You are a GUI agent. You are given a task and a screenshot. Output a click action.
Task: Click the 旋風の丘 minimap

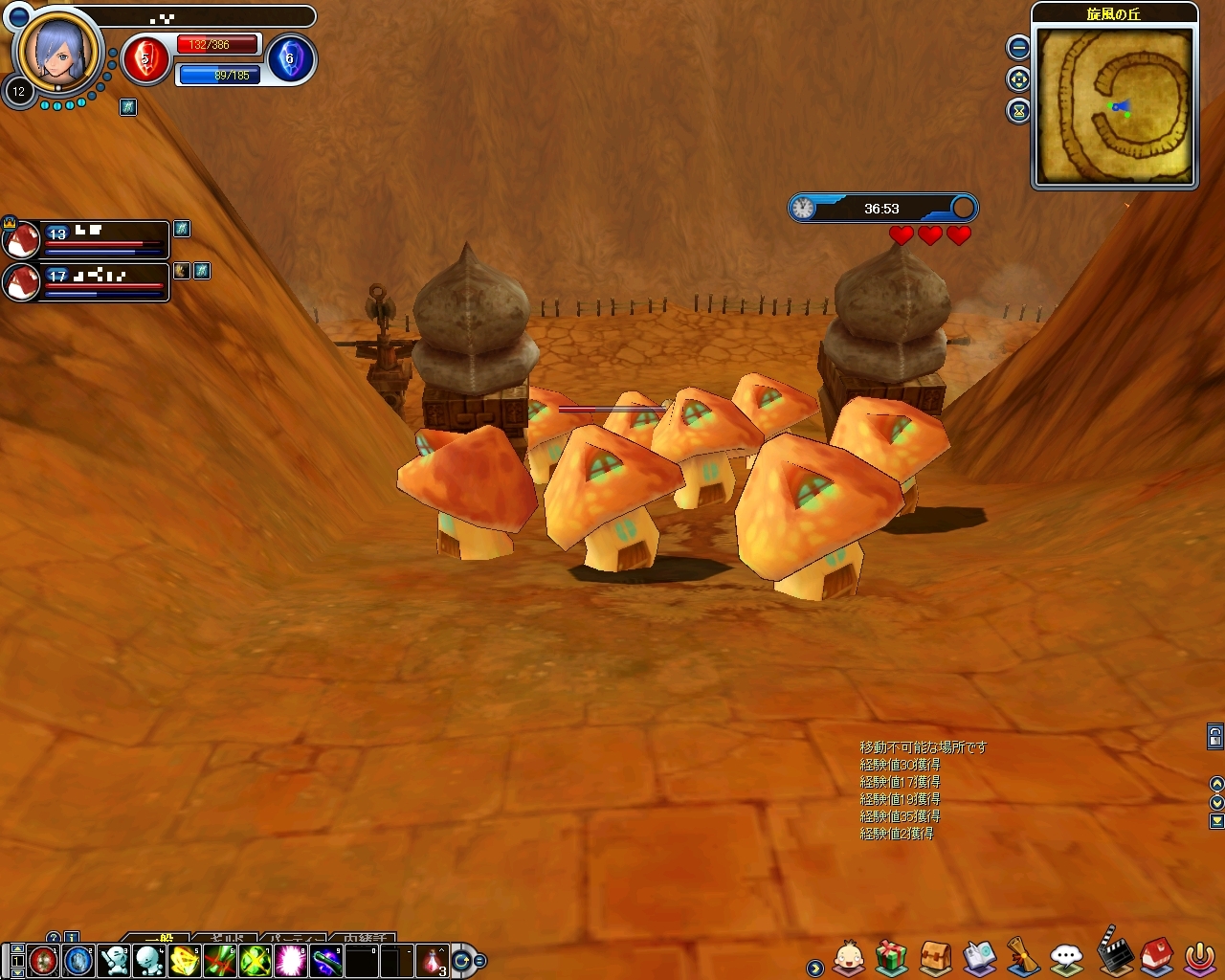[1115, 105]
